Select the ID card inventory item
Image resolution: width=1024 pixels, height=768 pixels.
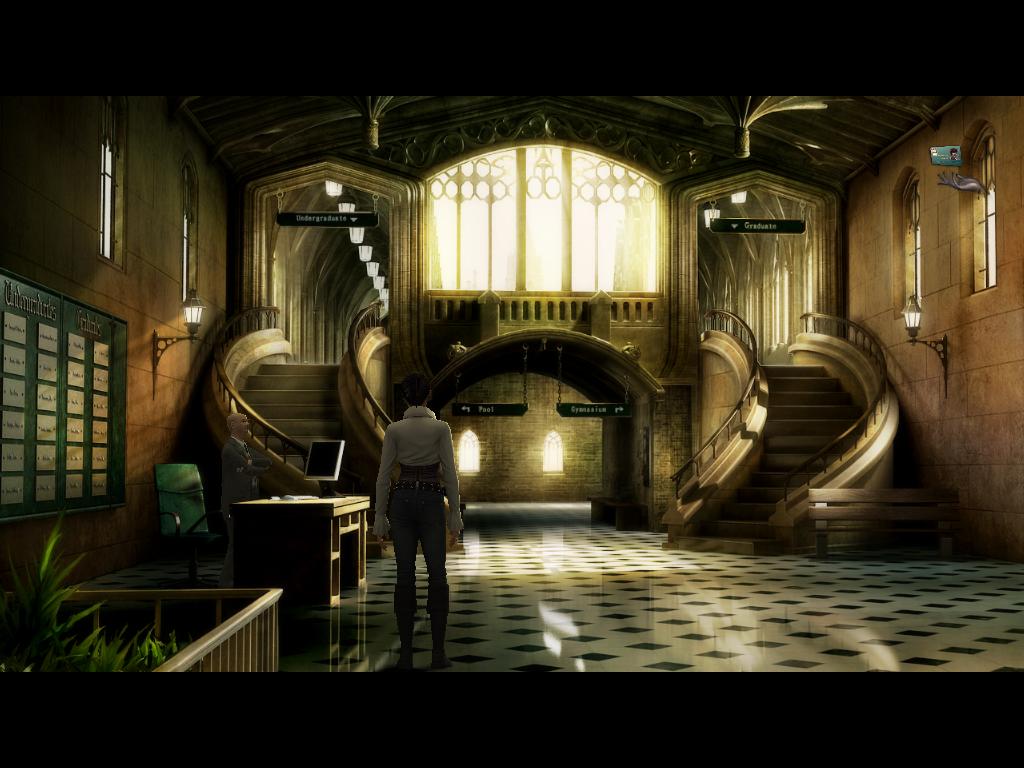pyautogui.click(x=945, y=155)
